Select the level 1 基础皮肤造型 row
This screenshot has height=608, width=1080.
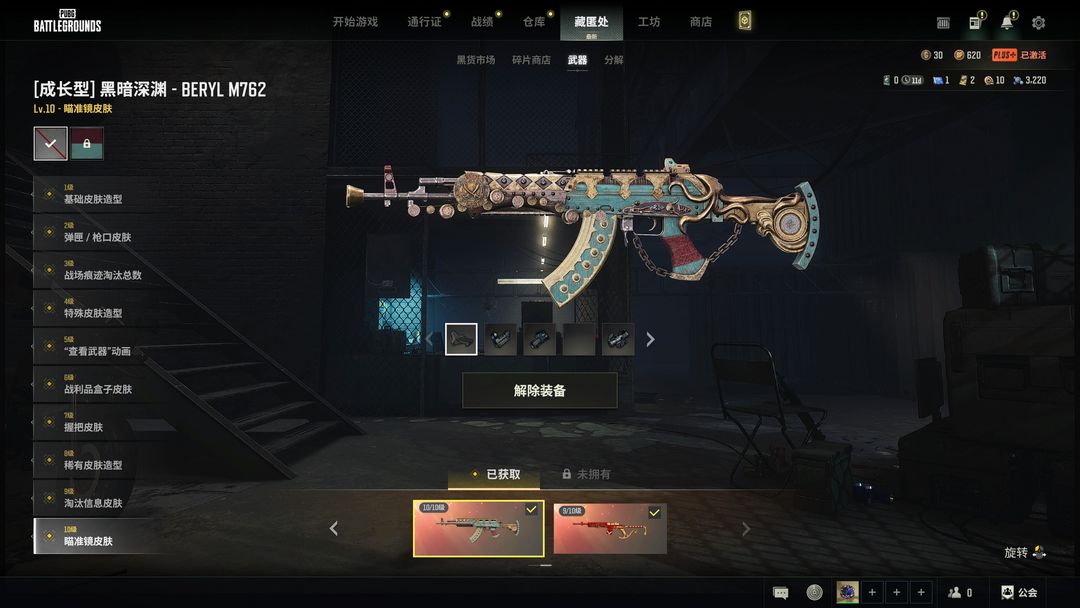coord(98,194)
